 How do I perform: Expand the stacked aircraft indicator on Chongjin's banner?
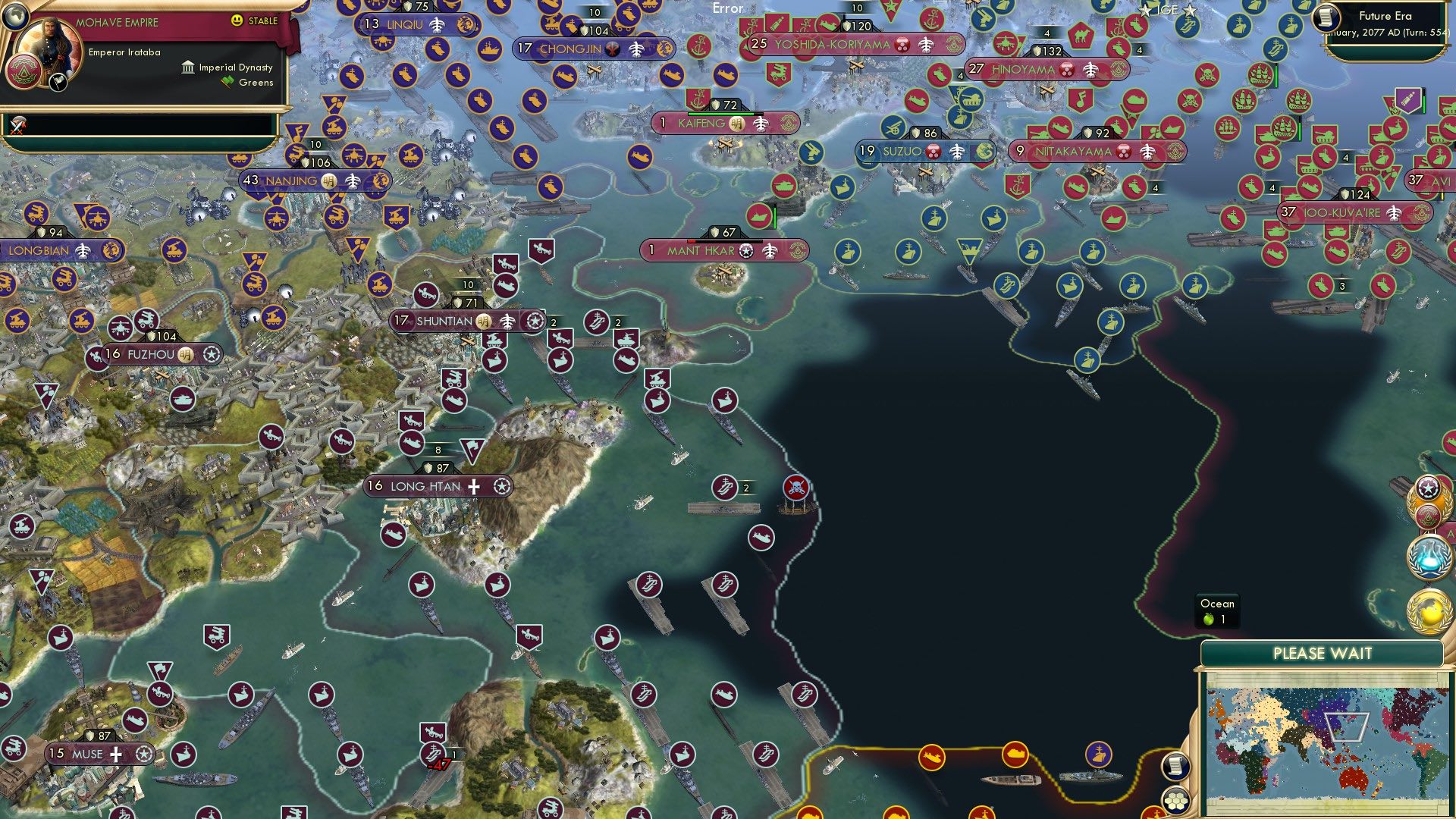point(637,49)
